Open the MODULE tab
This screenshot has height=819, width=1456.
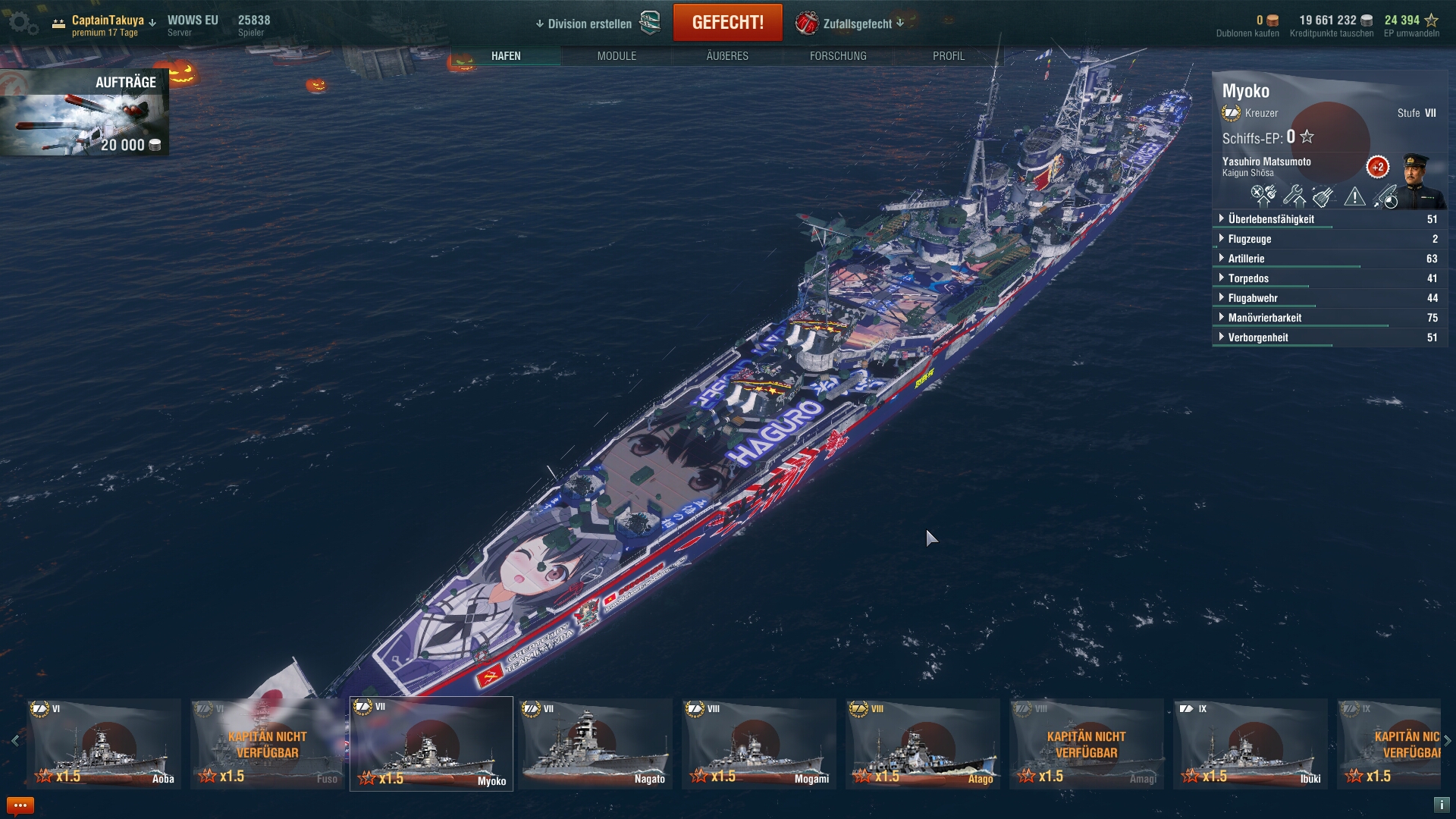[x=617, y=56]
